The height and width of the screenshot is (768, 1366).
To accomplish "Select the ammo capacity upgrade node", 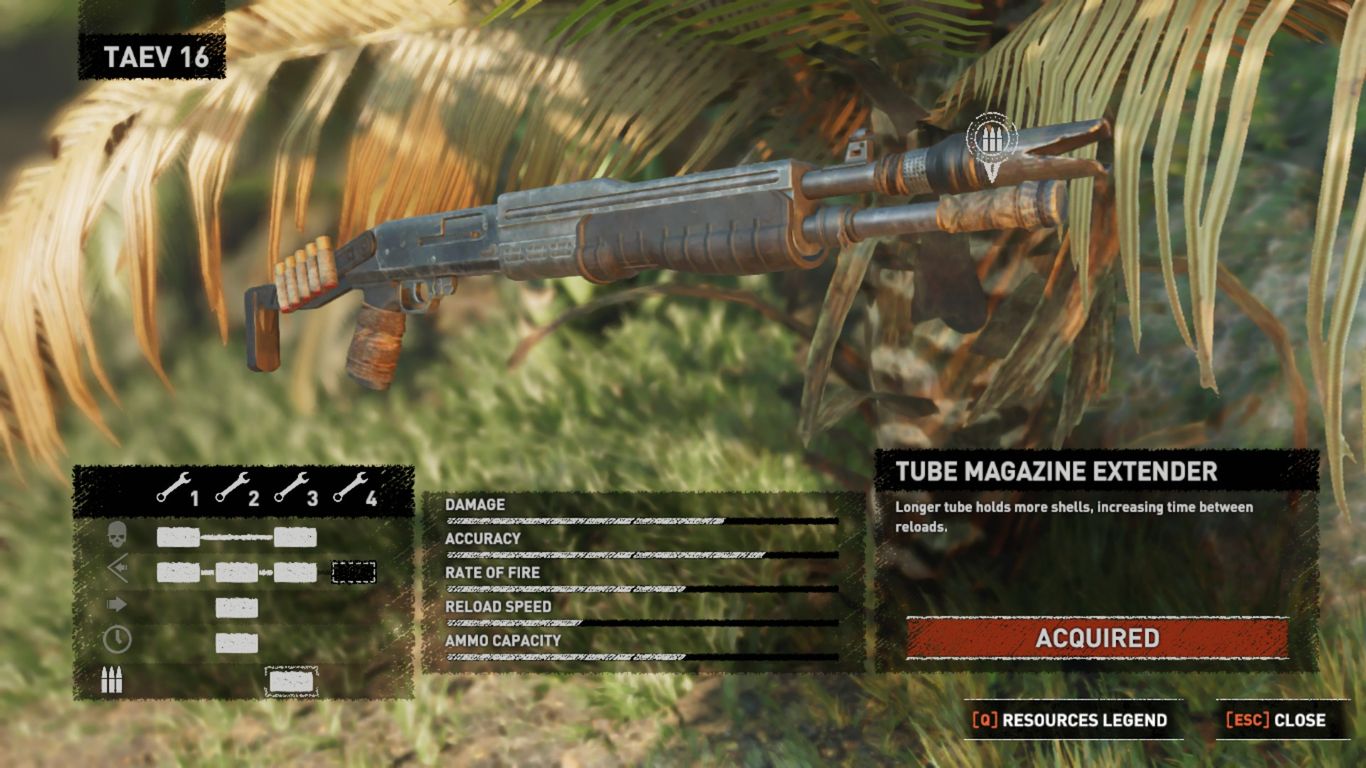I will point(291,682).
